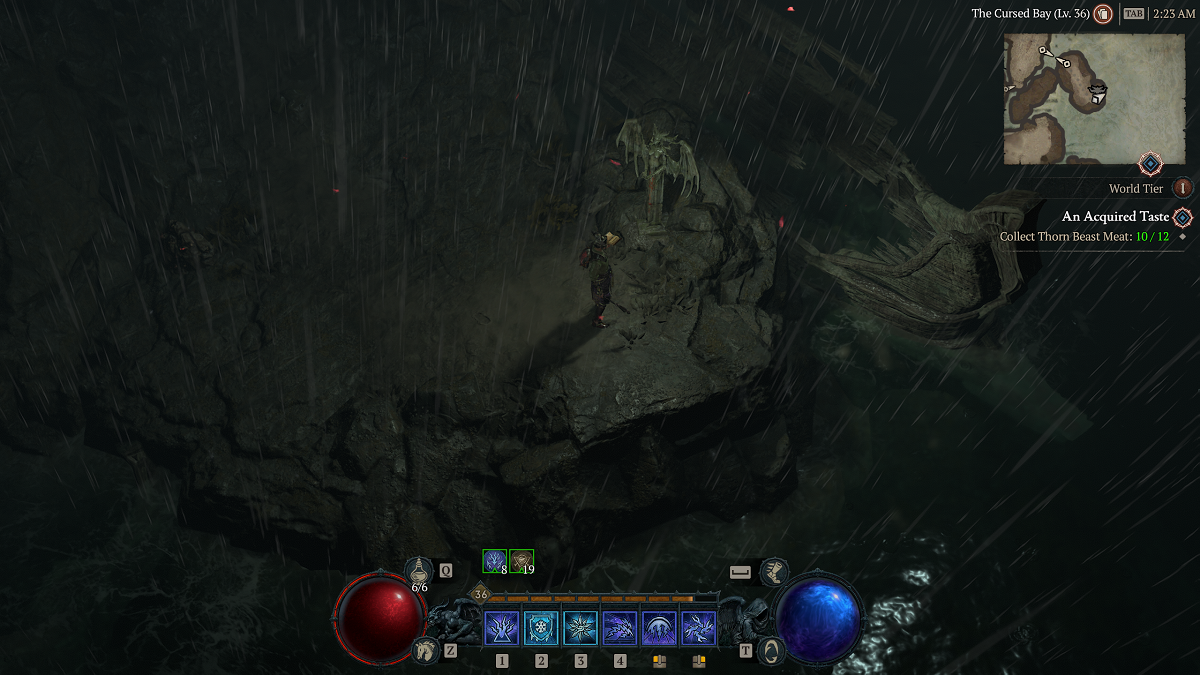
Task: Click the round icon beside The Cursed Bay
Action: coord(1103,14)
